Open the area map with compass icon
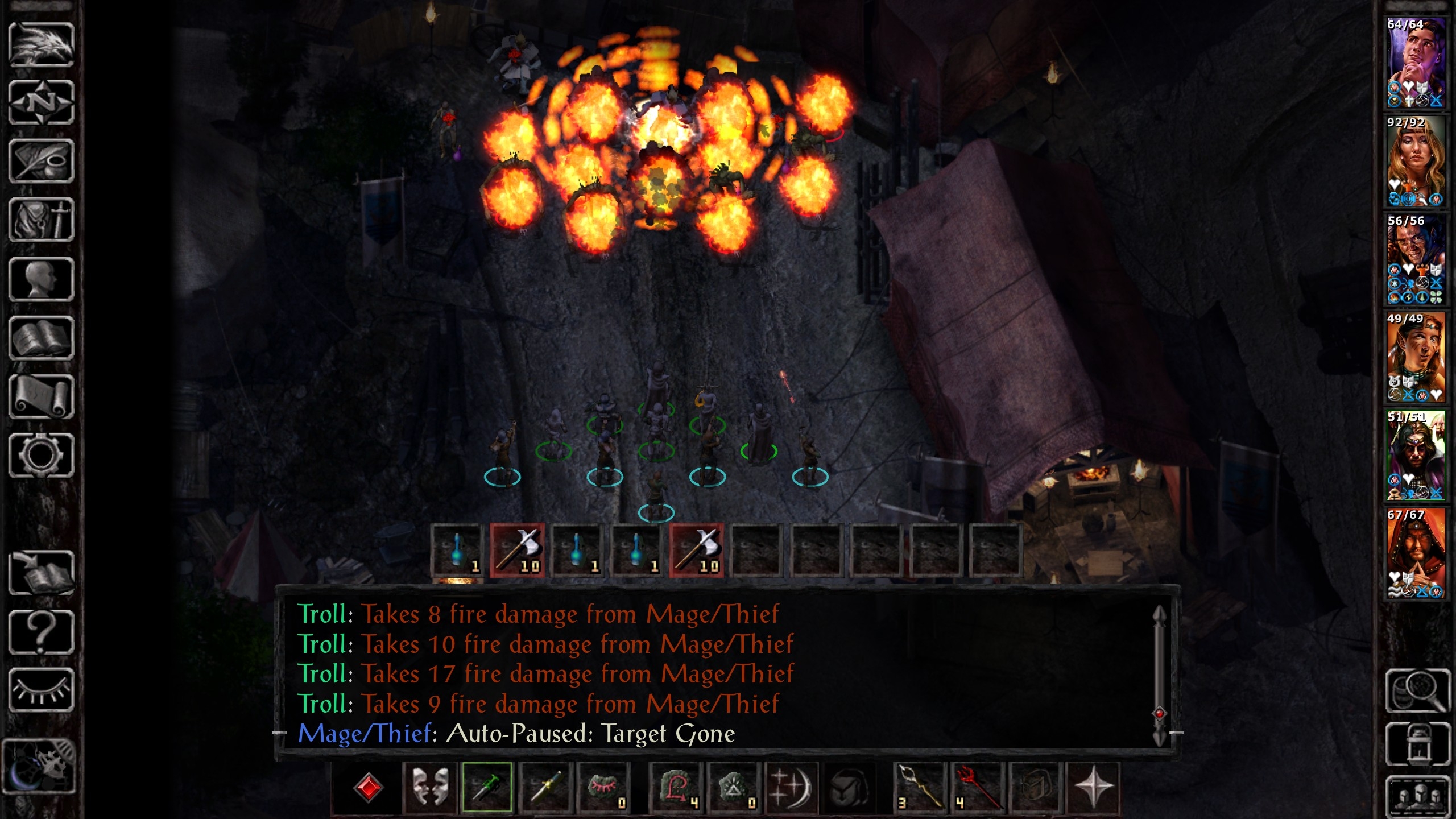 41,103
